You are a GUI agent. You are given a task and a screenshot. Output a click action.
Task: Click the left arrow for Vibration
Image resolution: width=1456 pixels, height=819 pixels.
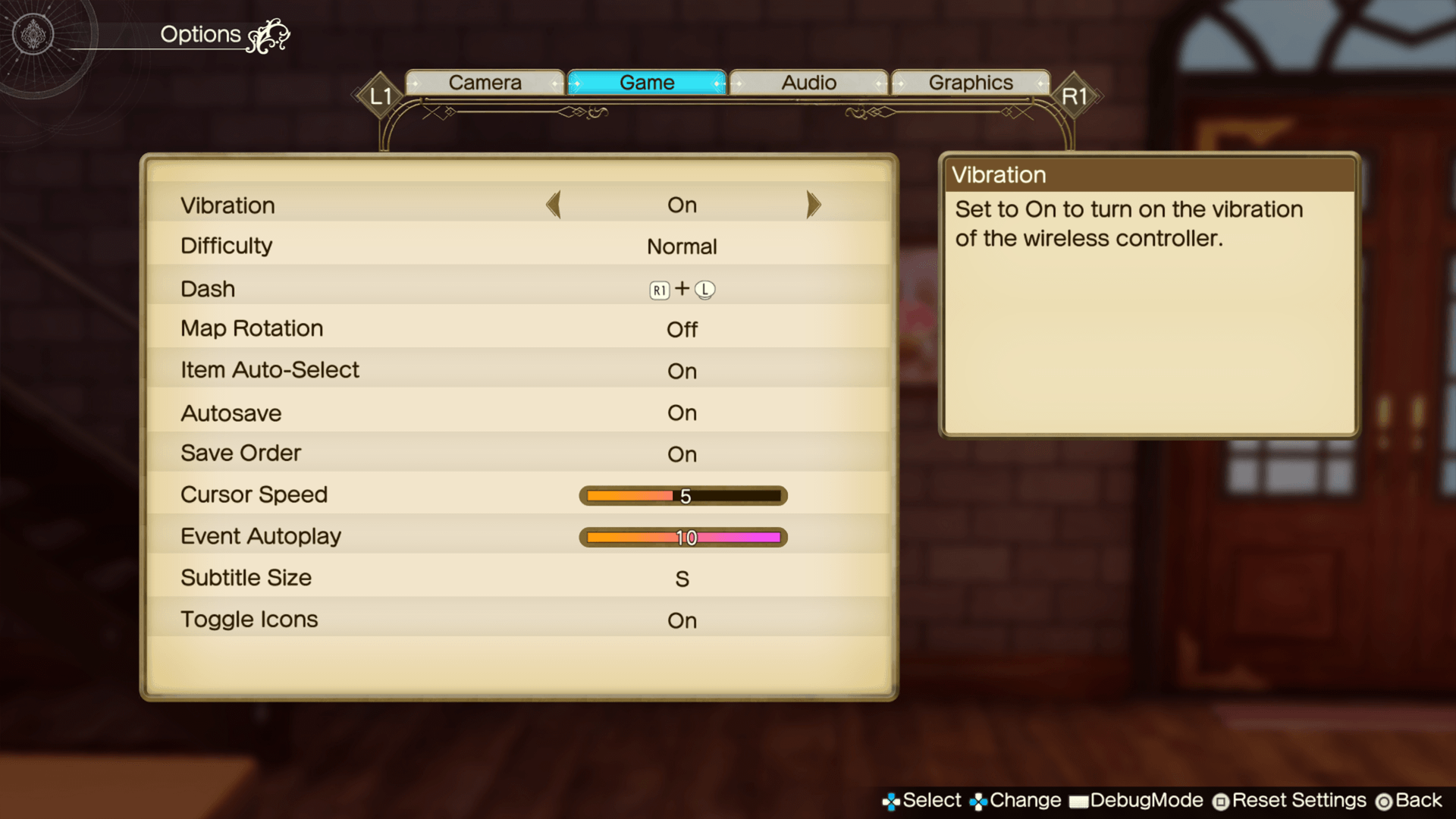pos(554,205)
